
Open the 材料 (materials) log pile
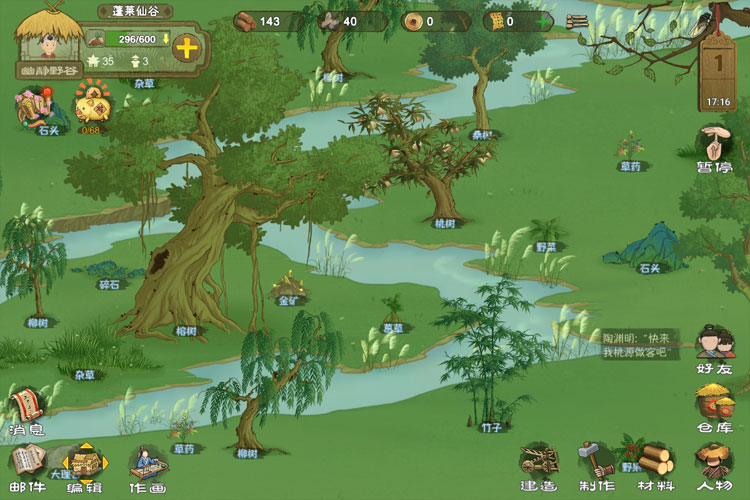[x=655, y=467]
